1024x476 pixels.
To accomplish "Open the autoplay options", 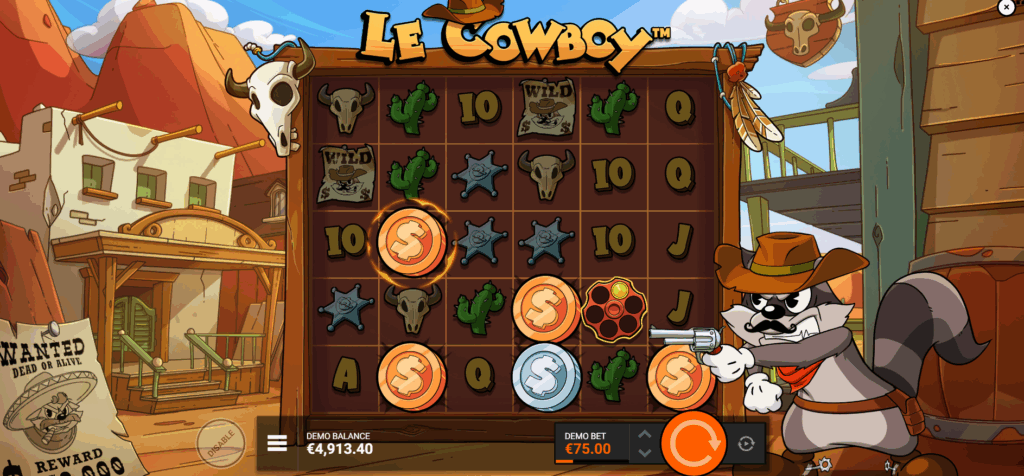I will pos(746,443).
